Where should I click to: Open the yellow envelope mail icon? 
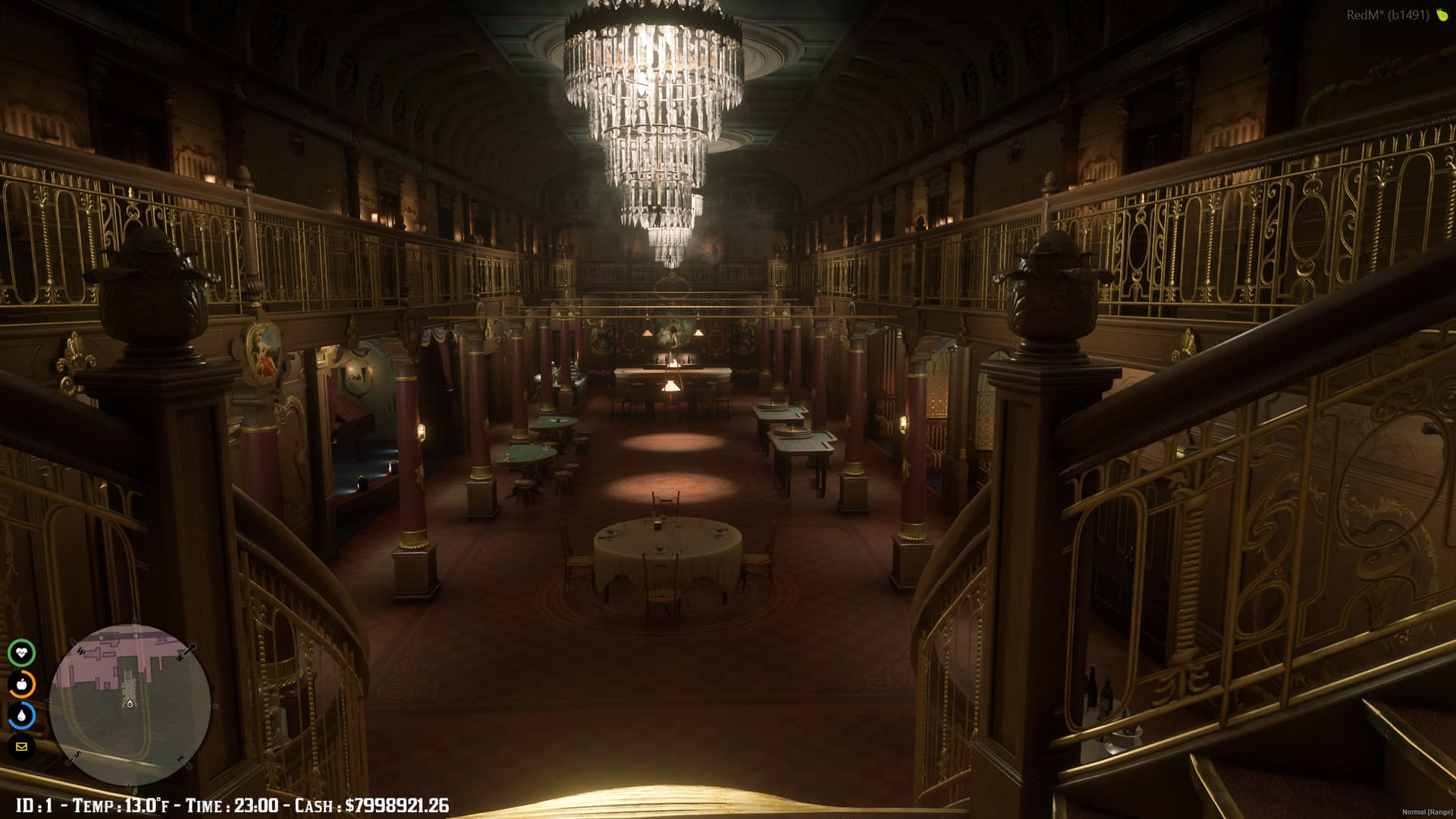23,746
